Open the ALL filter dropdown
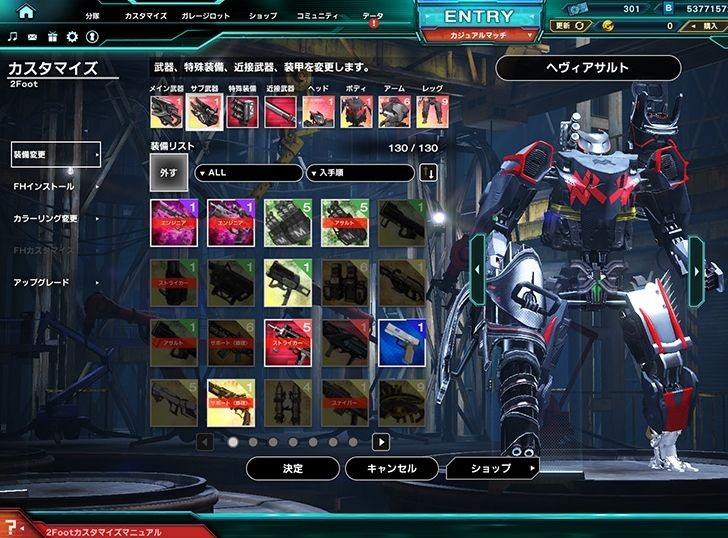 click(x=248, y=173)
